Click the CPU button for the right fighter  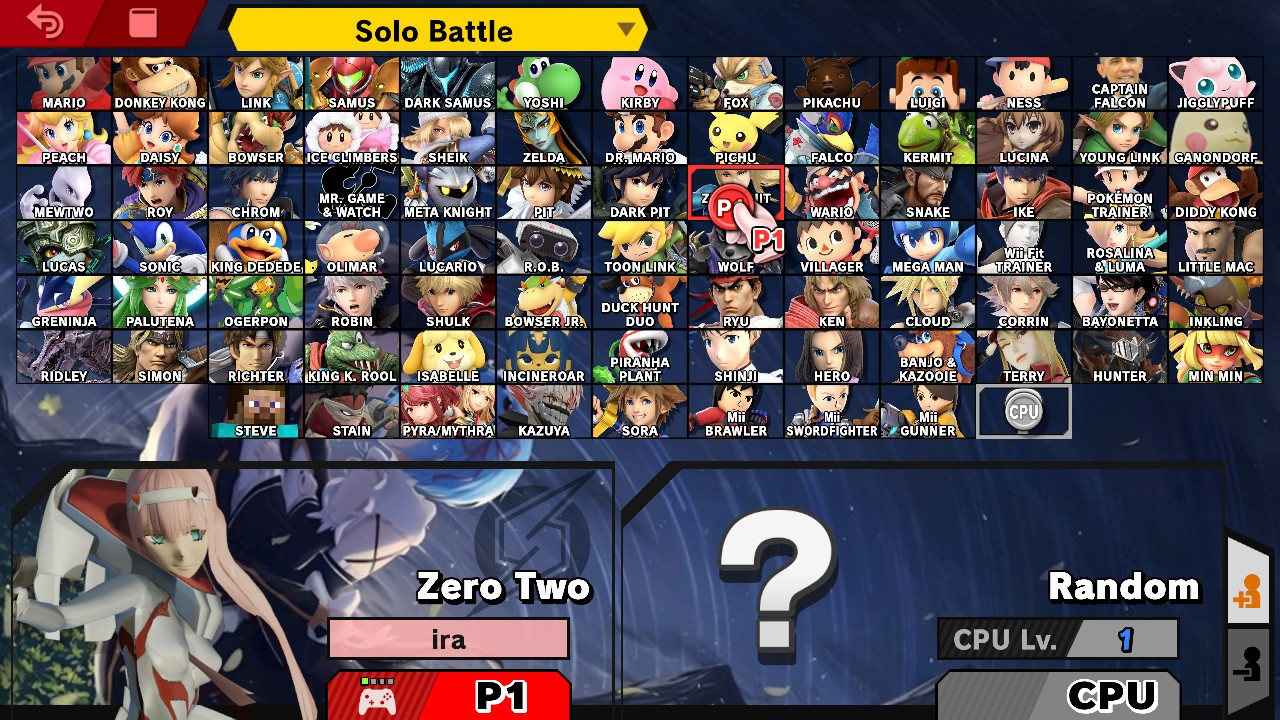[x=1059, y=694]
